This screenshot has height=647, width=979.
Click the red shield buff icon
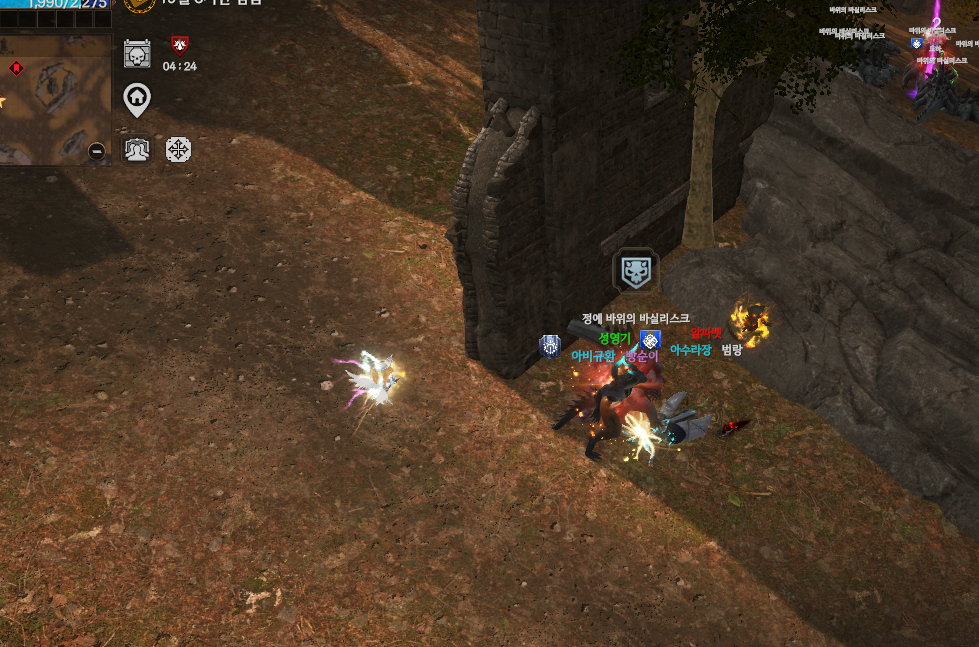(179, 44)
